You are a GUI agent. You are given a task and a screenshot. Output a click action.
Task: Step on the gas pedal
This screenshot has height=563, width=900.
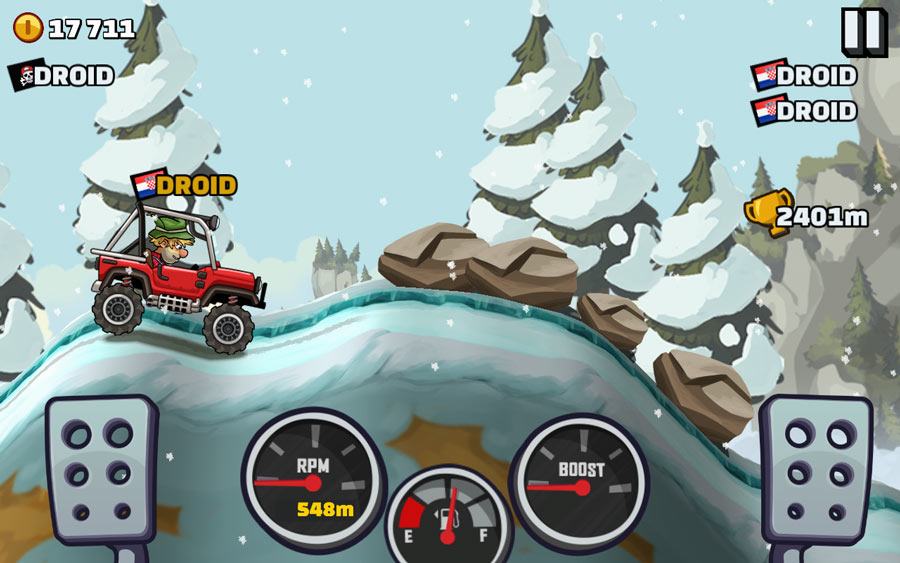pos(814,469)
